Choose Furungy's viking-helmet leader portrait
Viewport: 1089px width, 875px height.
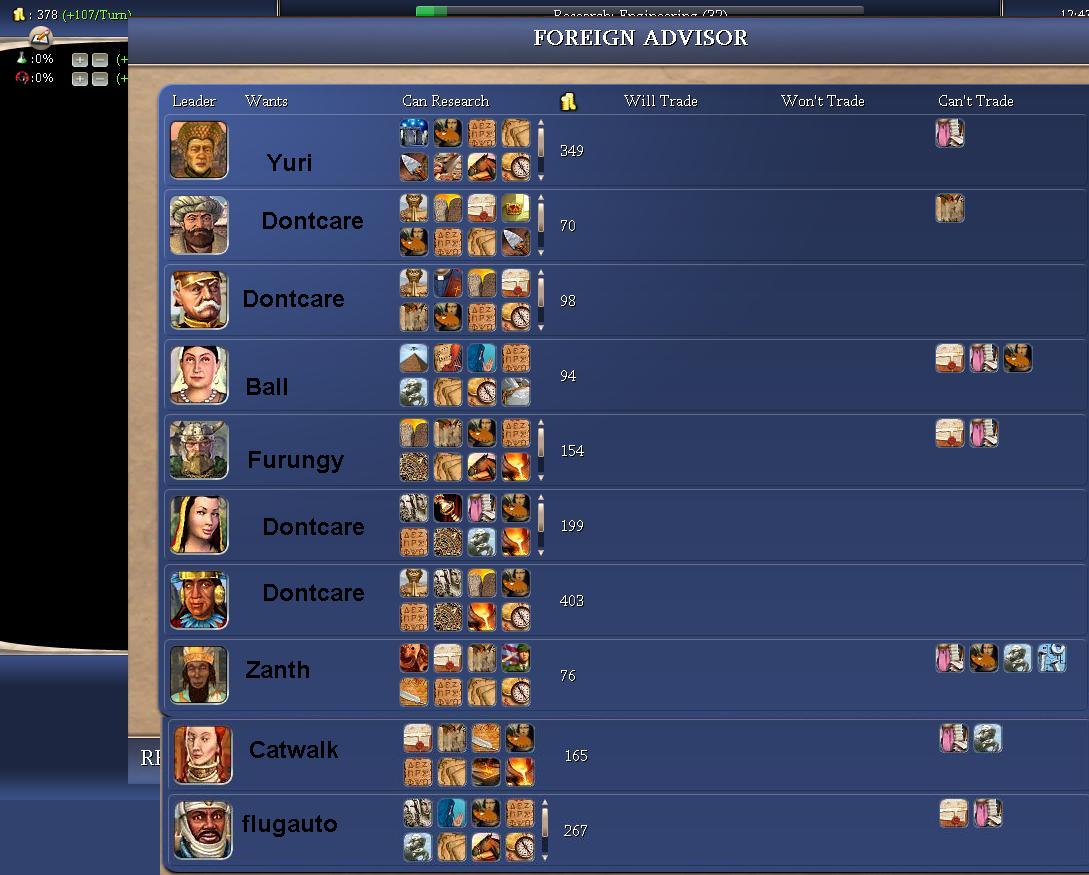(199, 450)
